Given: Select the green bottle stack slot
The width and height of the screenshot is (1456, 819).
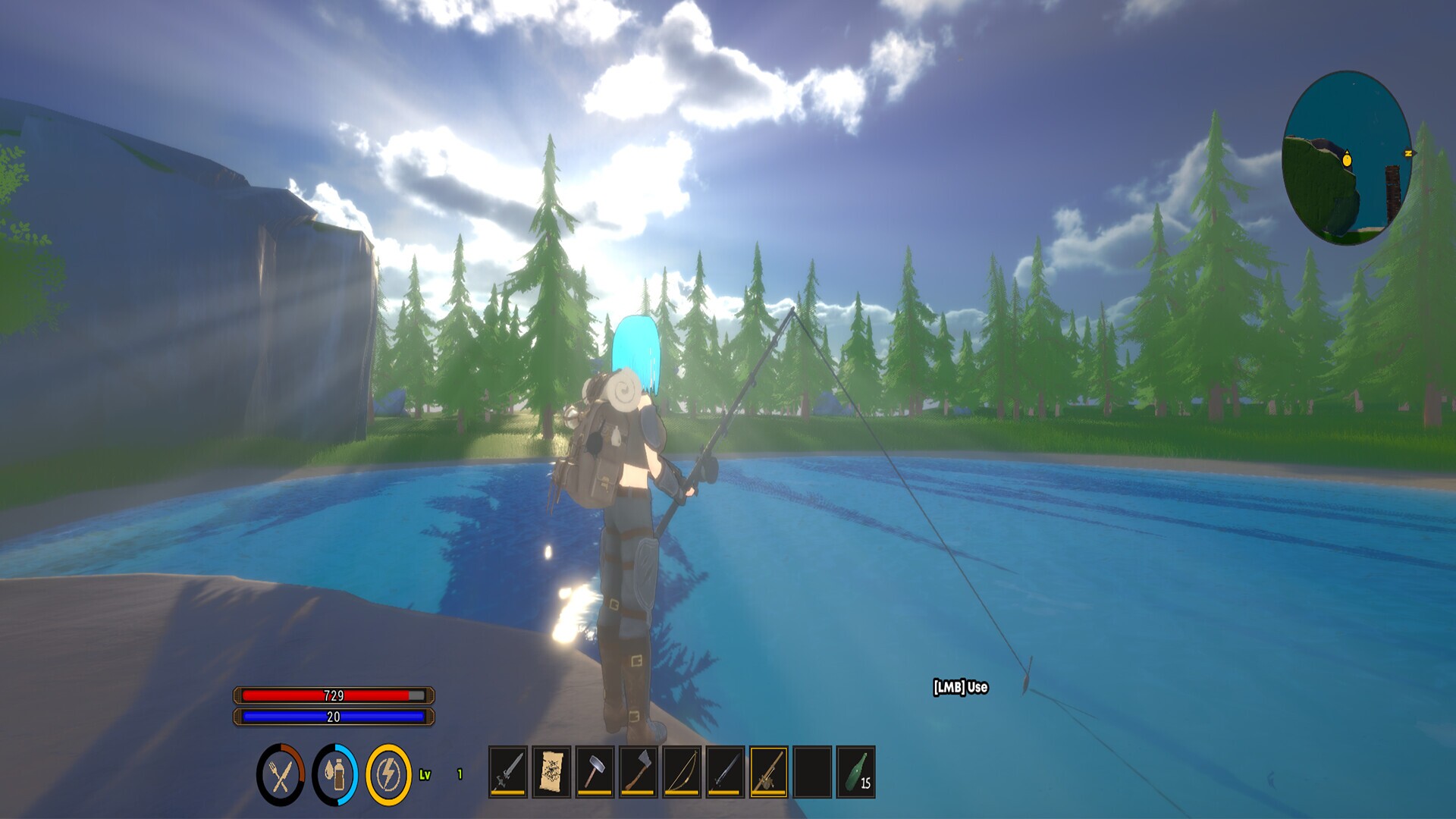Looking at the screenshot, I should coord(855,772).
